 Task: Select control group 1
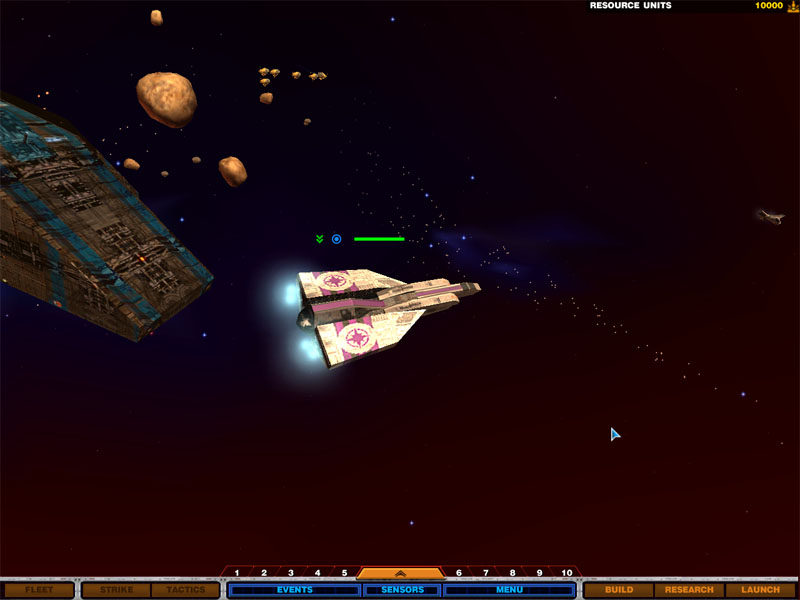[x=237, y=573]
